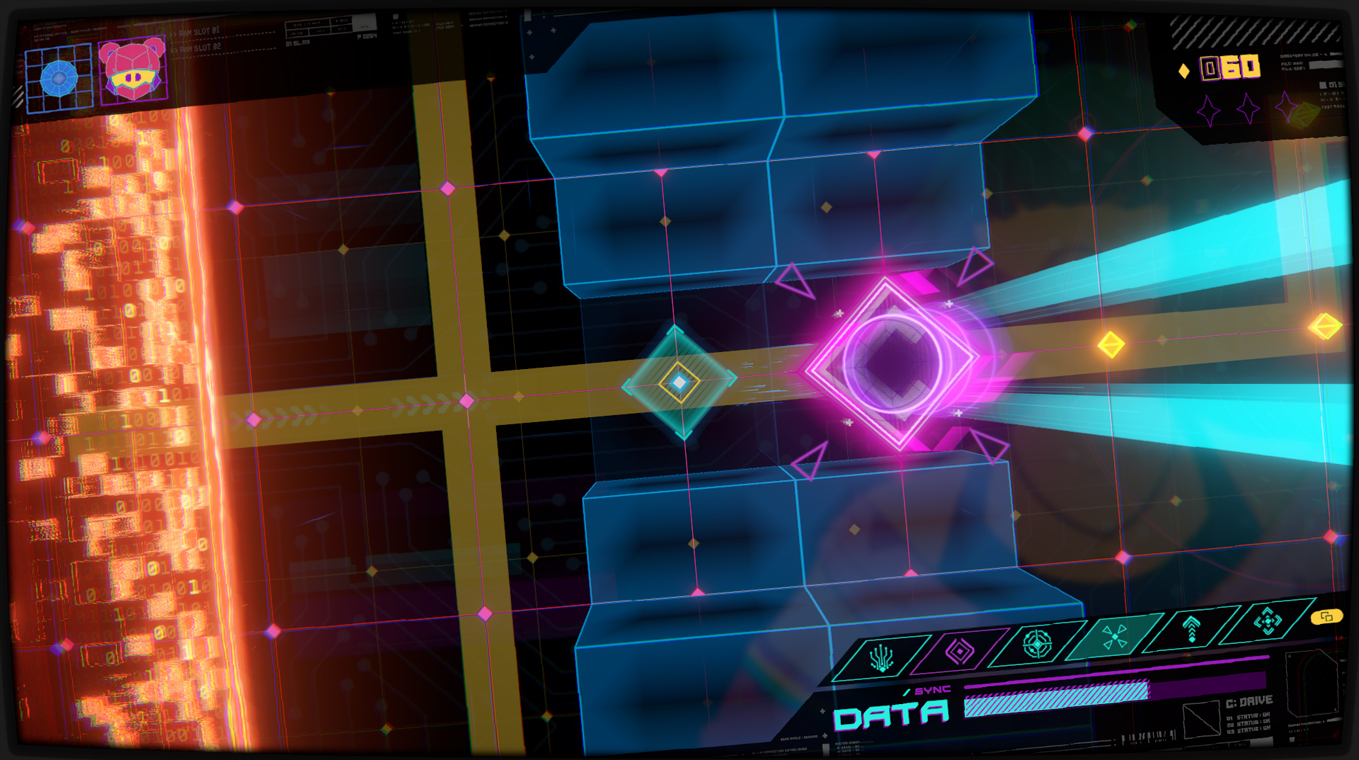Select the blue disc icon slot
This screenshot has height=760, width=1359.
click(x=59, y=77)
